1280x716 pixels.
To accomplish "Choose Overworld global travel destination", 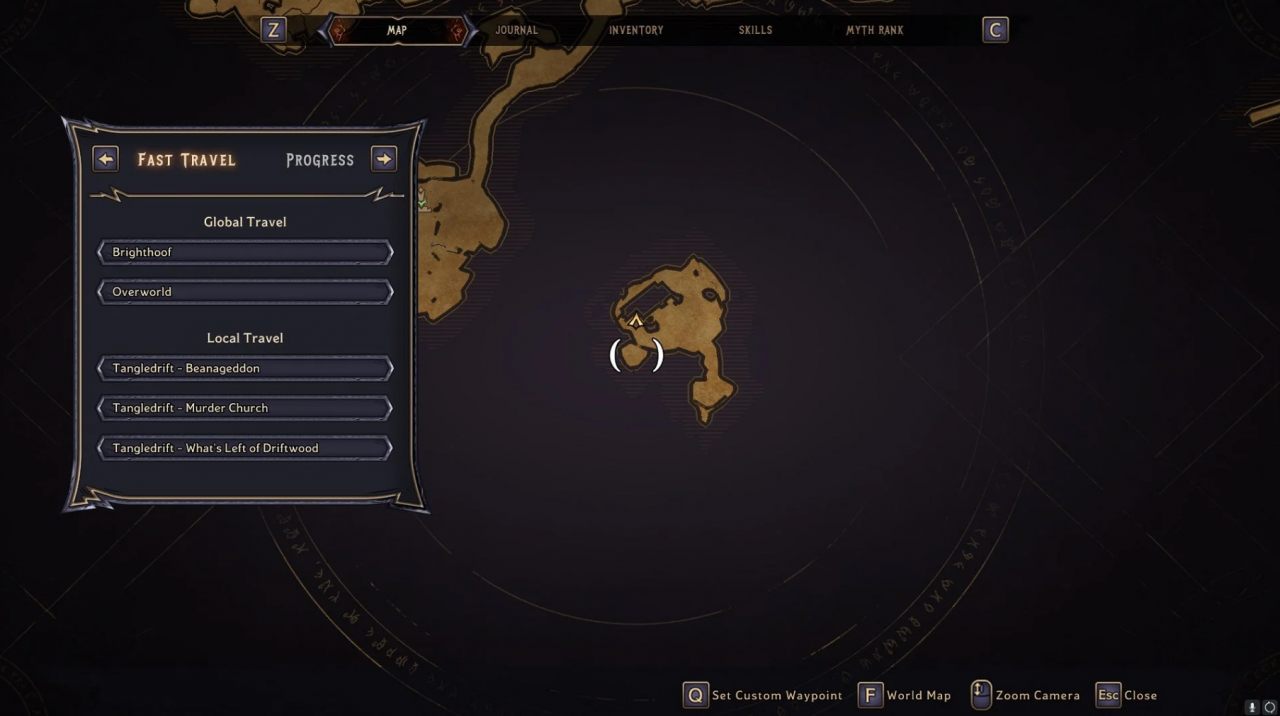I will point(245,292).
